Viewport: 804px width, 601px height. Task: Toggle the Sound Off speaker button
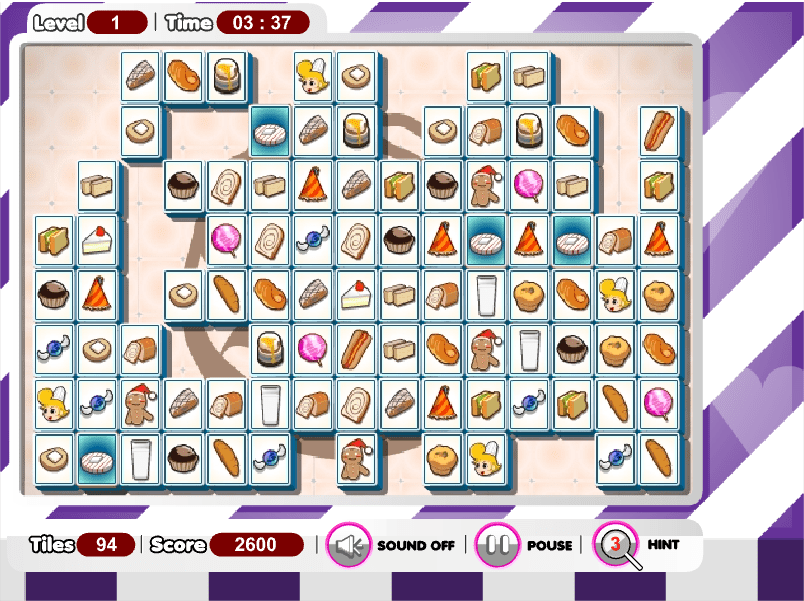tap(349, 545)
